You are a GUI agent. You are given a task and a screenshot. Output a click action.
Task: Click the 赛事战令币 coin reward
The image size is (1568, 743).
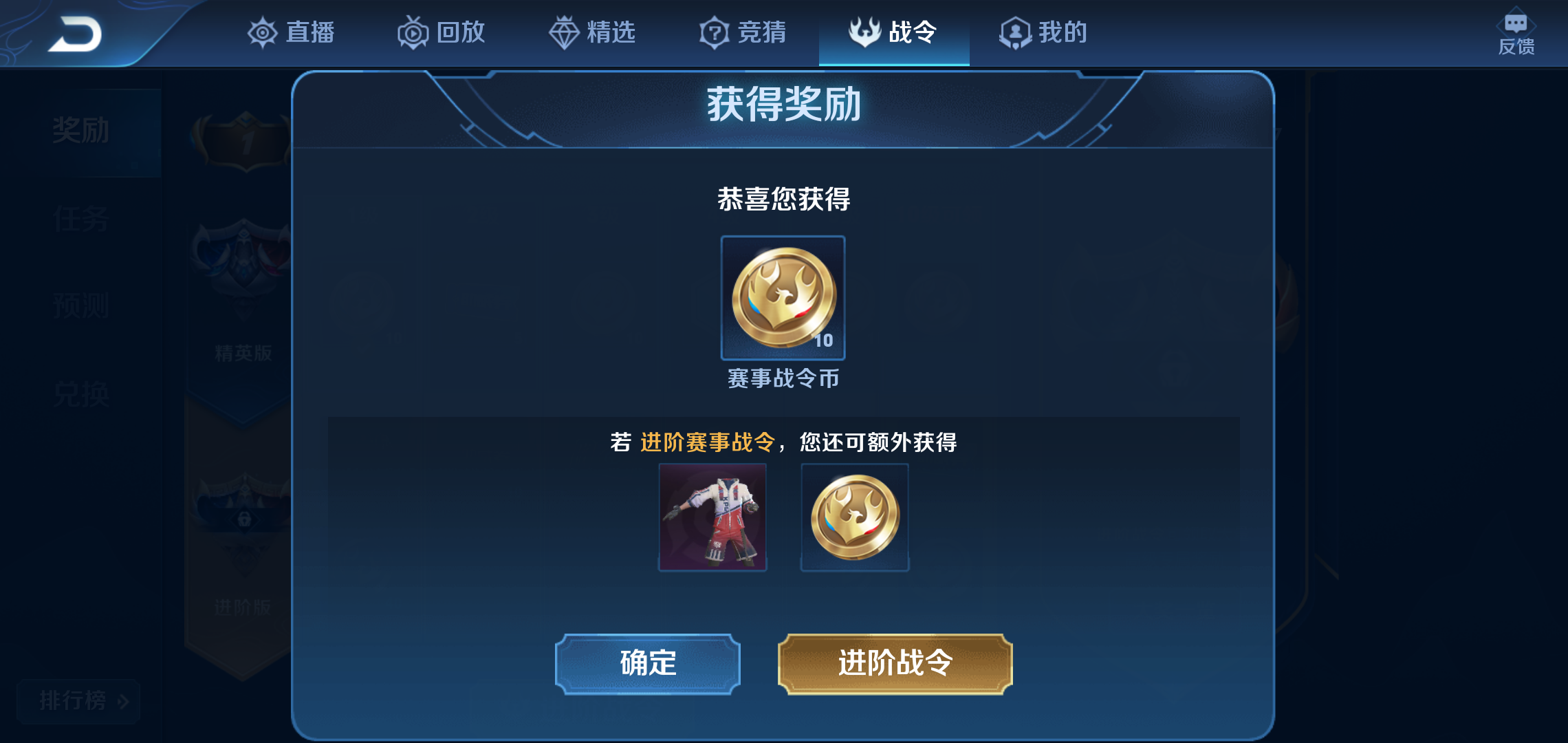pyautogui.click(x=782, y=298)
